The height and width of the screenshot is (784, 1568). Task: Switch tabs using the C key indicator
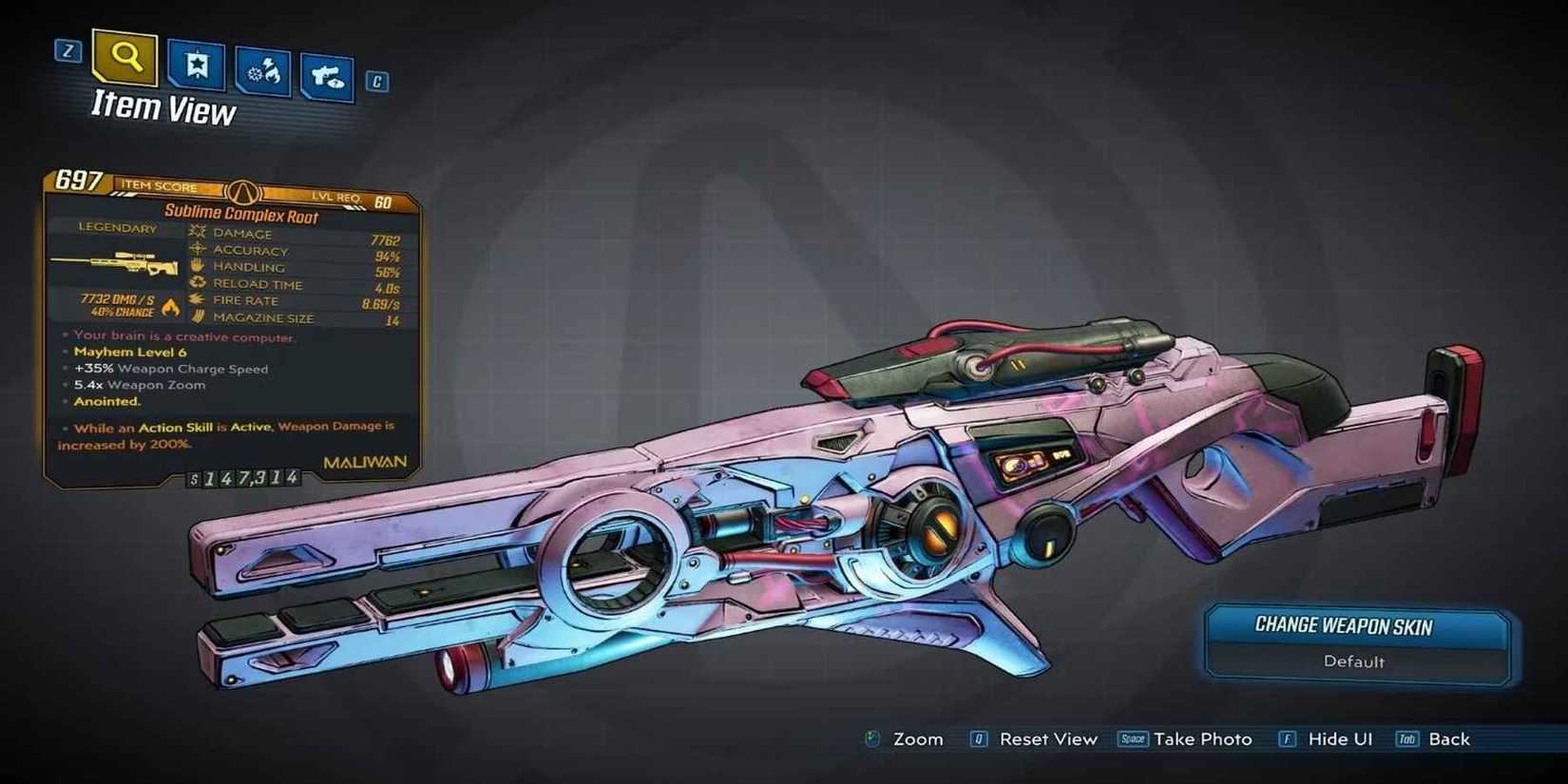[x=376, y=82]
